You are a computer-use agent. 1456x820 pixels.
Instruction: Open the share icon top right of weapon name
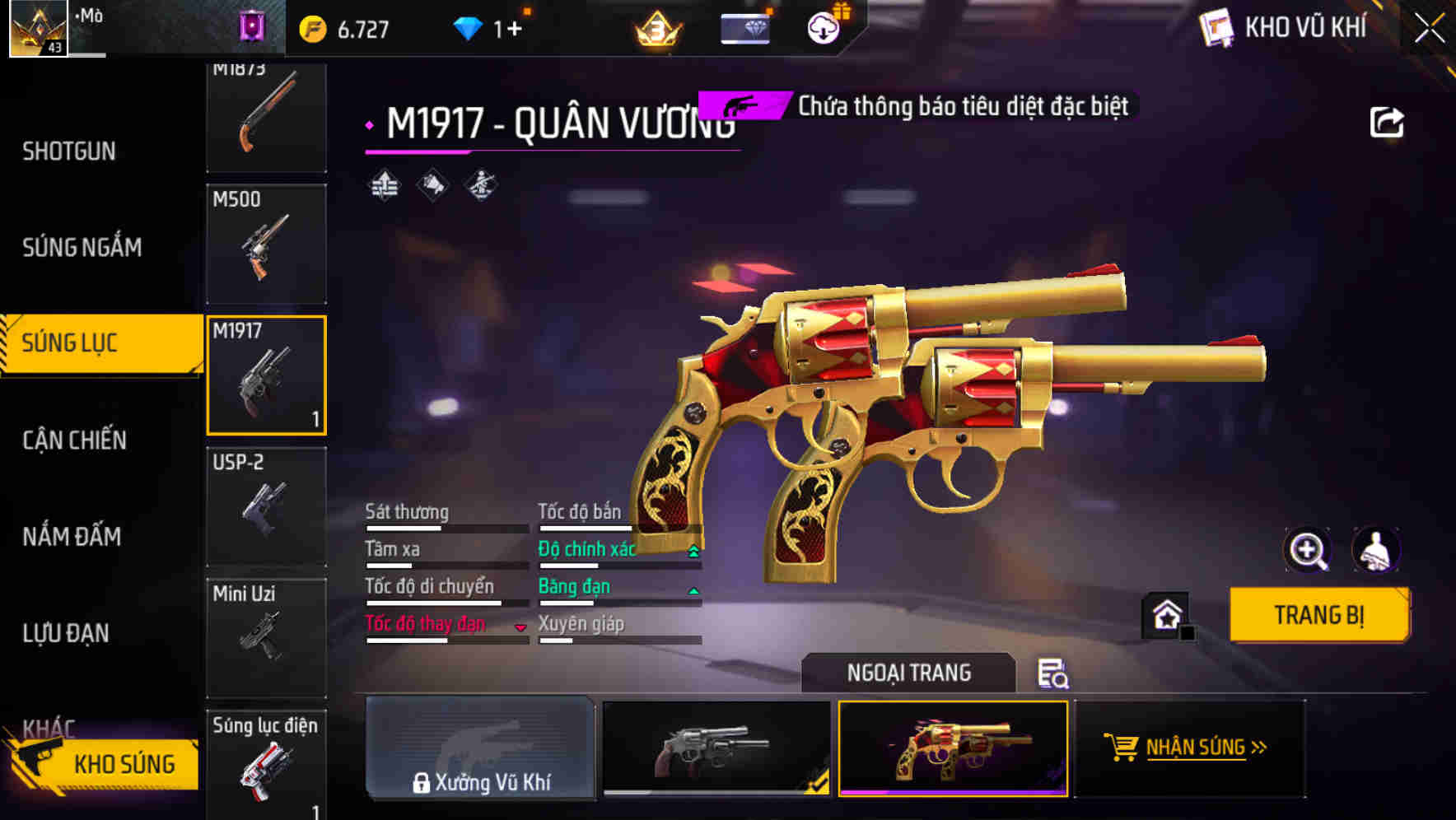coord(1388,121)
